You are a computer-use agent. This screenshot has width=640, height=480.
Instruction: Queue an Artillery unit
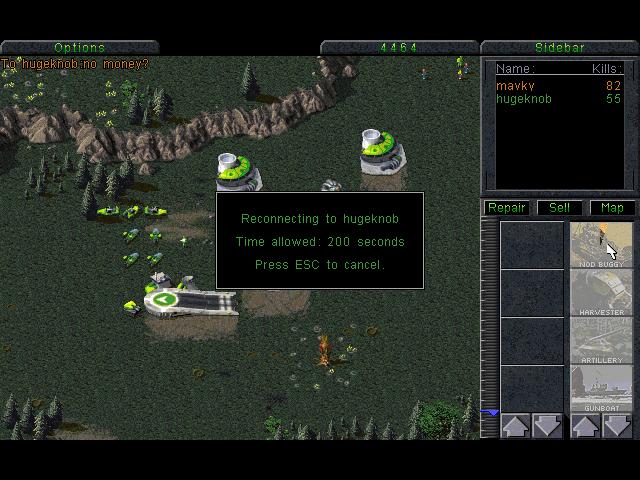coord(601,341)
